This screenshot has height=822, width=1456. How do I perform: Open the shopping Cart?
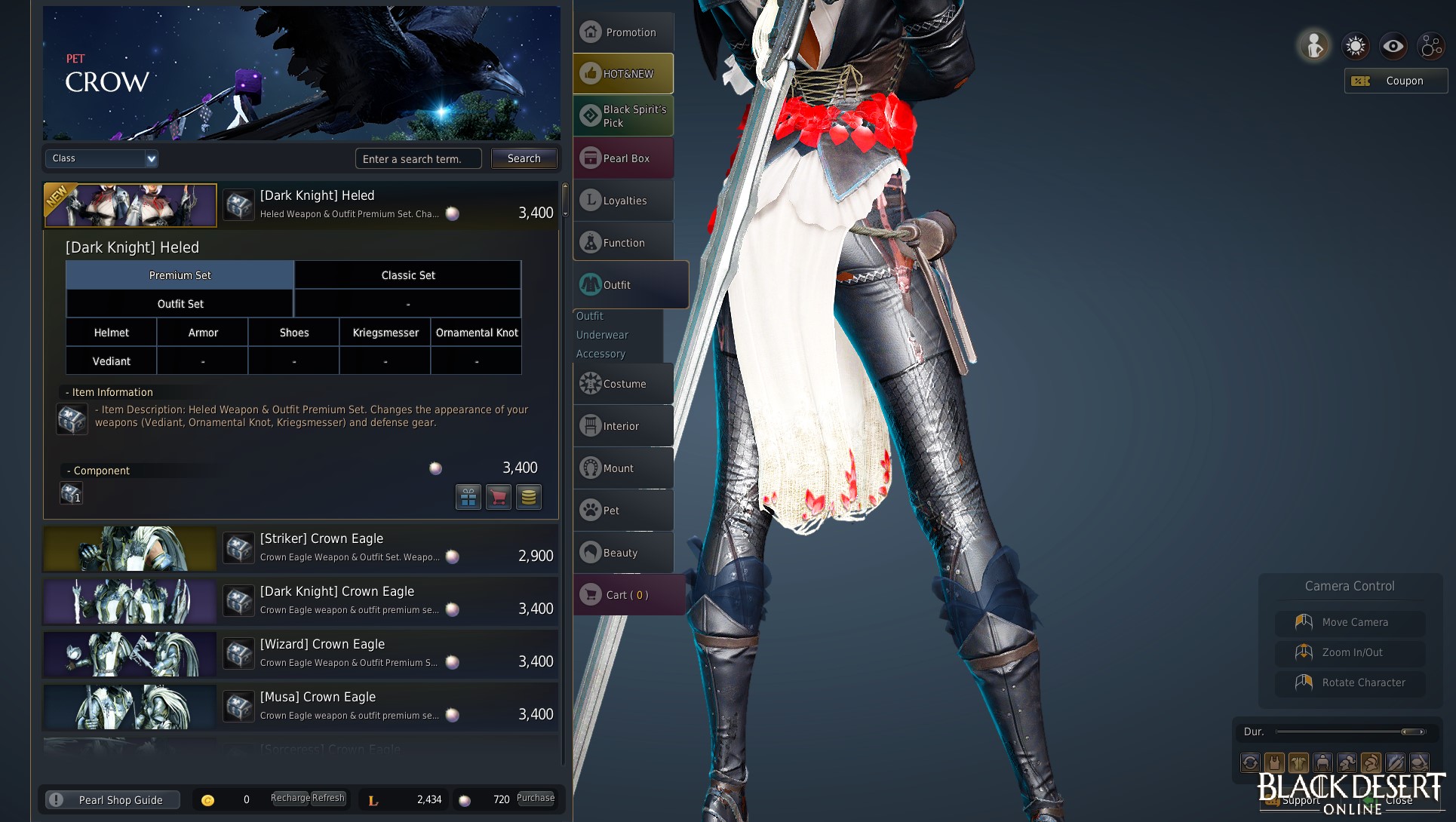point(628,595)
